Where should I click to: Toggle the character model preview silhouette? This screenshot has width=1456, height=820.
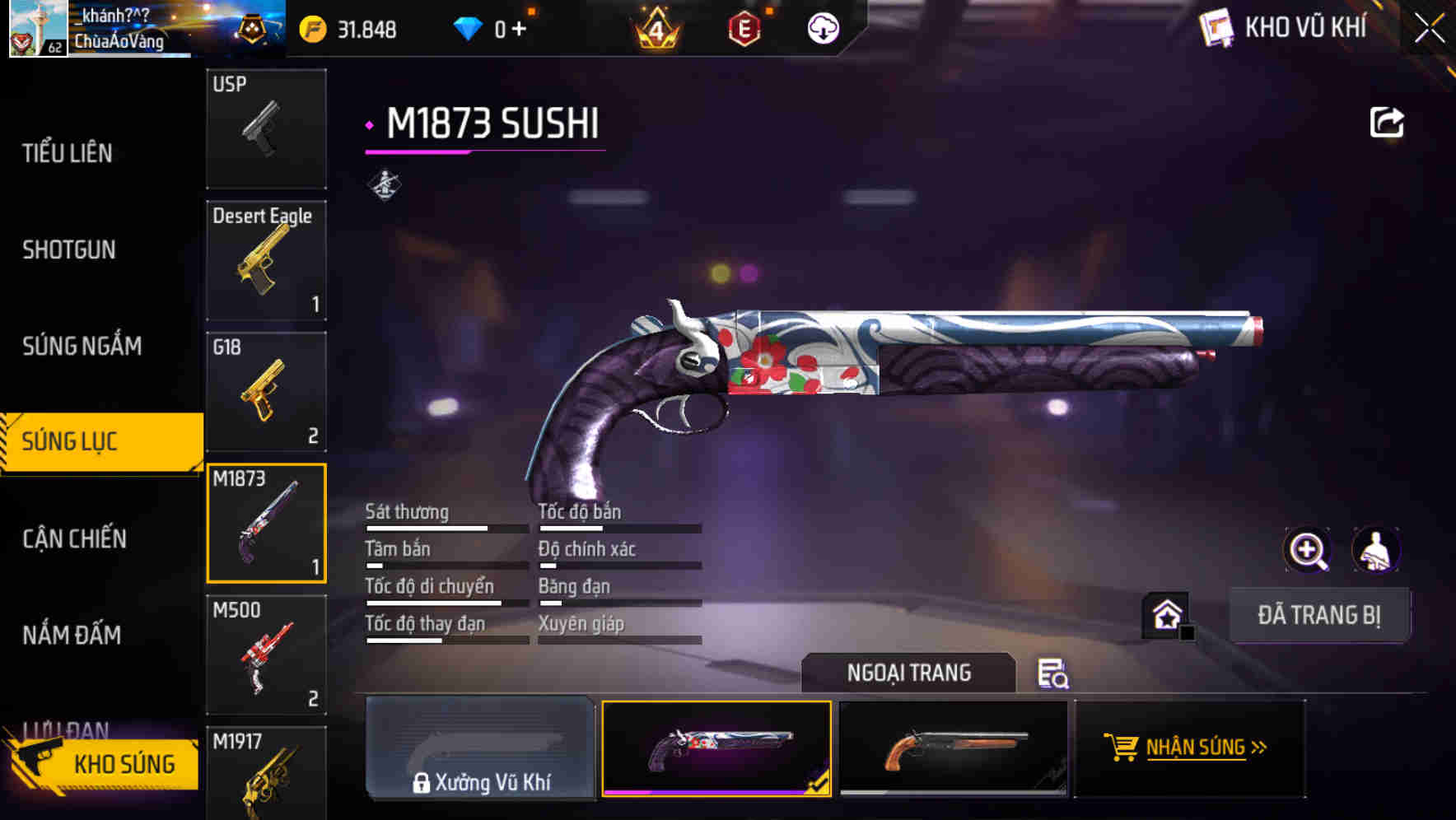pyautogui.click(x=1377, y=549)
